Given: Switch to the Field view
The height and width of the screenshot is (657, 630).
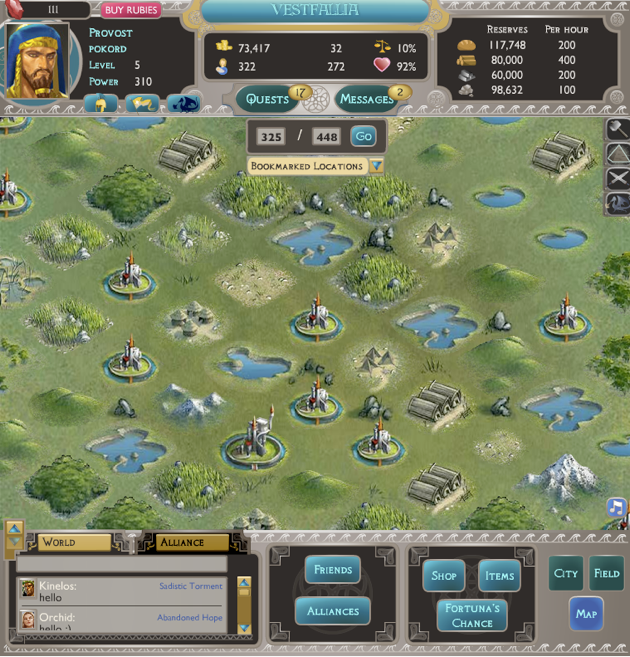Looking at the screenshot, I should tap(606, 573).
